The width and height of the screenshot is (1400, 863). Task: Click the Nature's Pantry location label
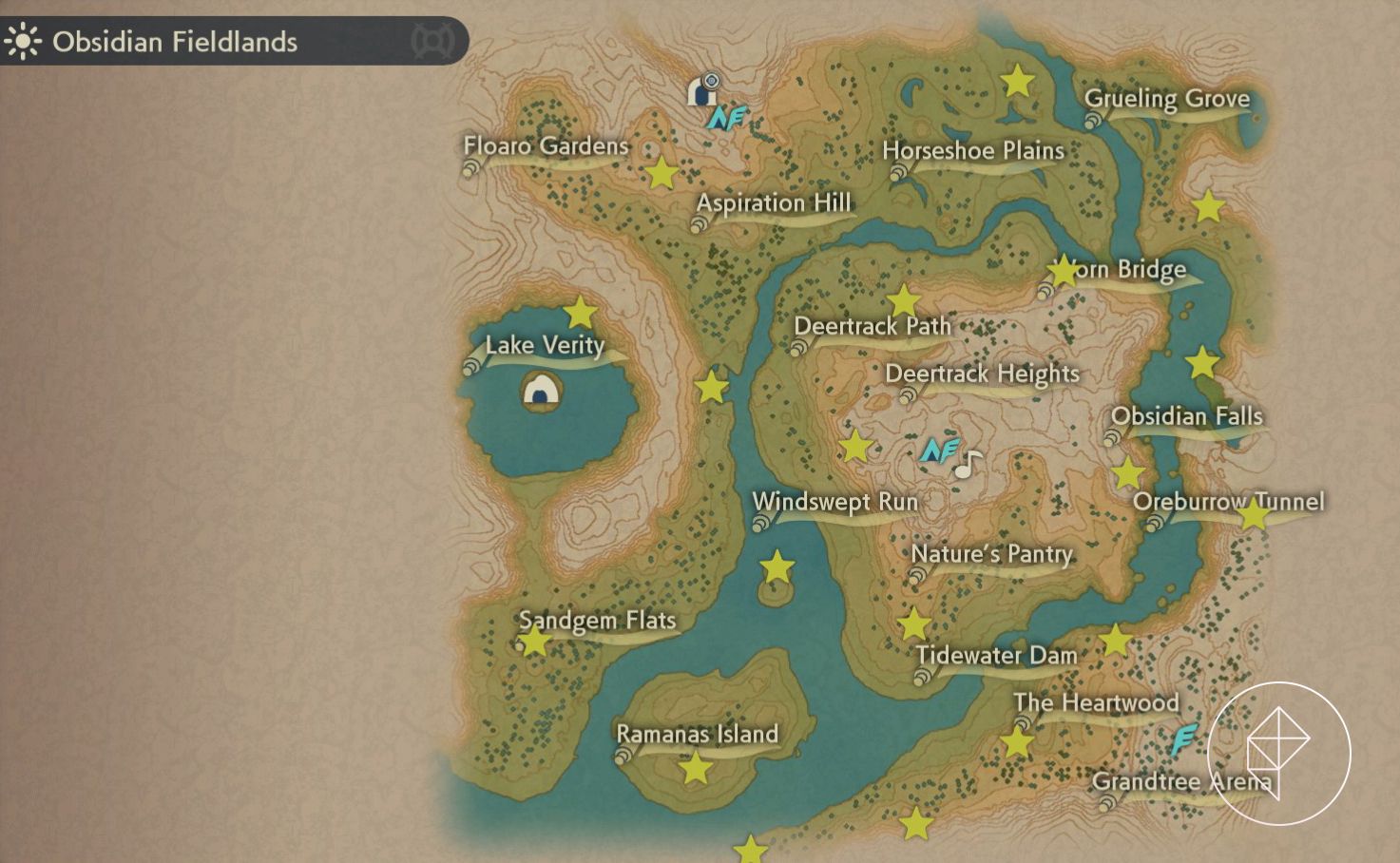point(990,553)
